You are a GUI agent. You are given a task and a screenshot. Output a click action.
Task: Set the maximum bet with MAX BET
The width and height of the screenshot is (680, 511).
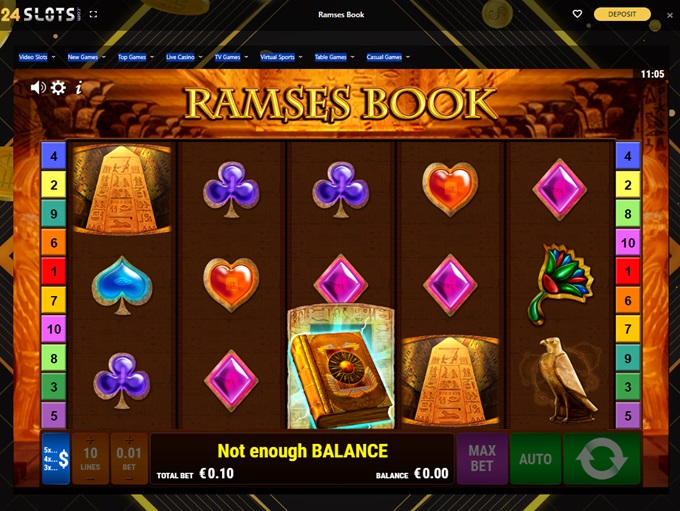pos(482,459)
